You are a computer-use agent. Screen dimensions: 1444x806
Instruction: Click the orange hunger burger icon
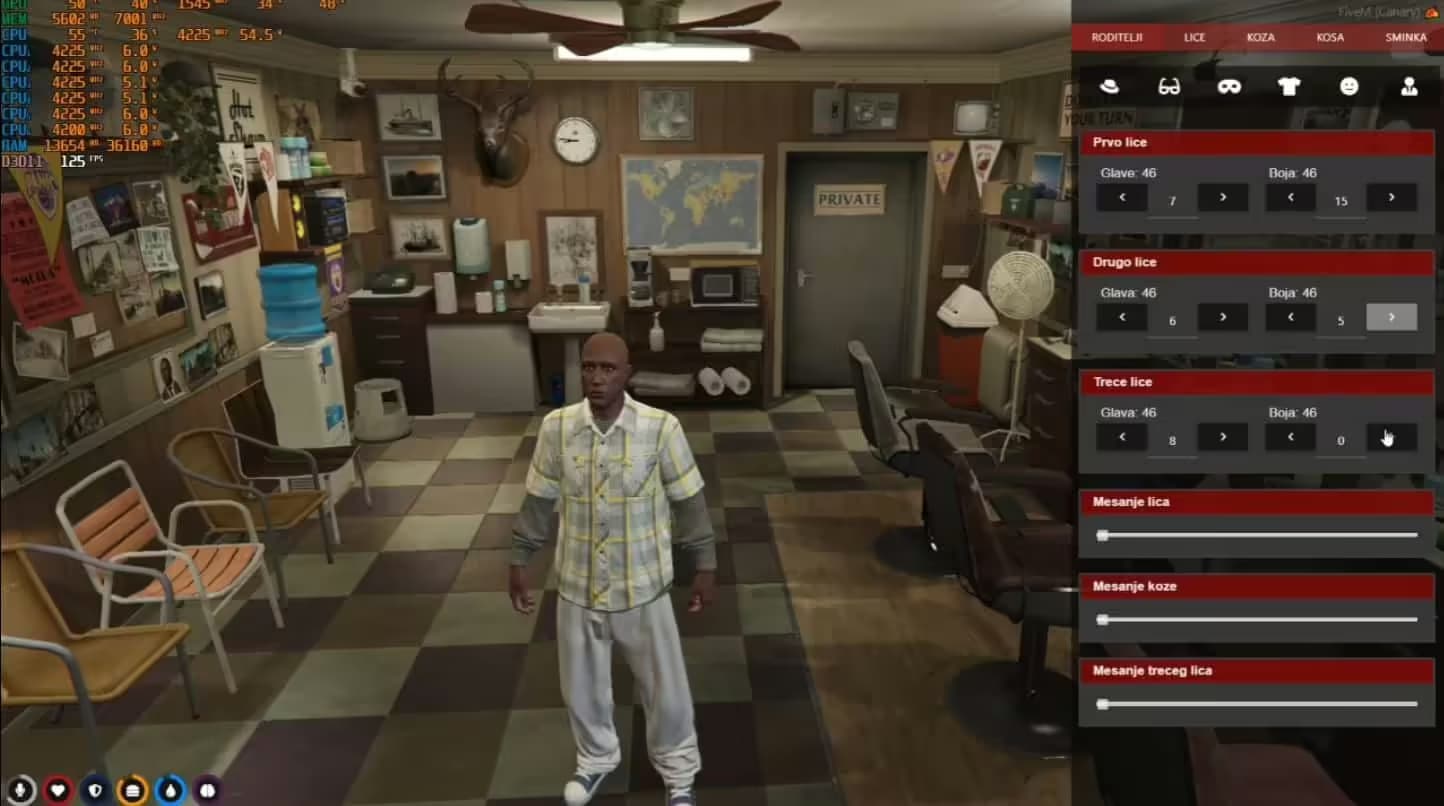click(x=133, y=789)
